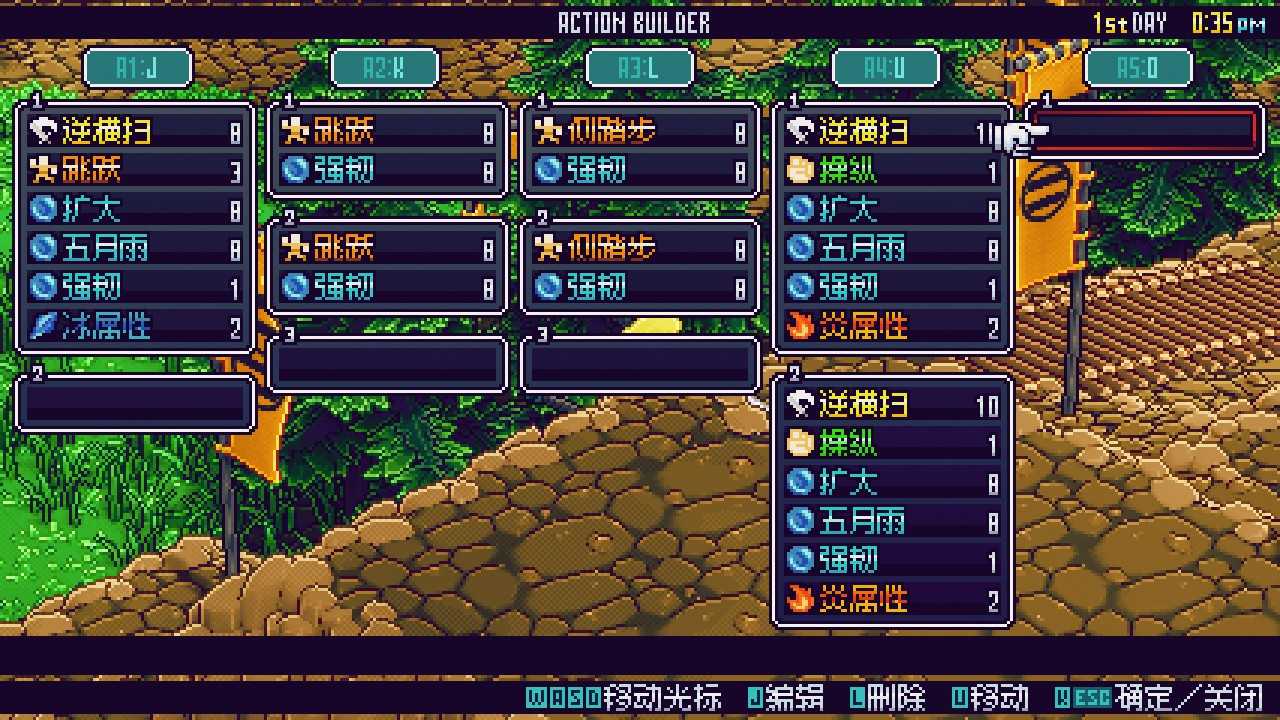
Task: Select the 逆横扫 claw icon in A1 list
Action: [42, 131]
